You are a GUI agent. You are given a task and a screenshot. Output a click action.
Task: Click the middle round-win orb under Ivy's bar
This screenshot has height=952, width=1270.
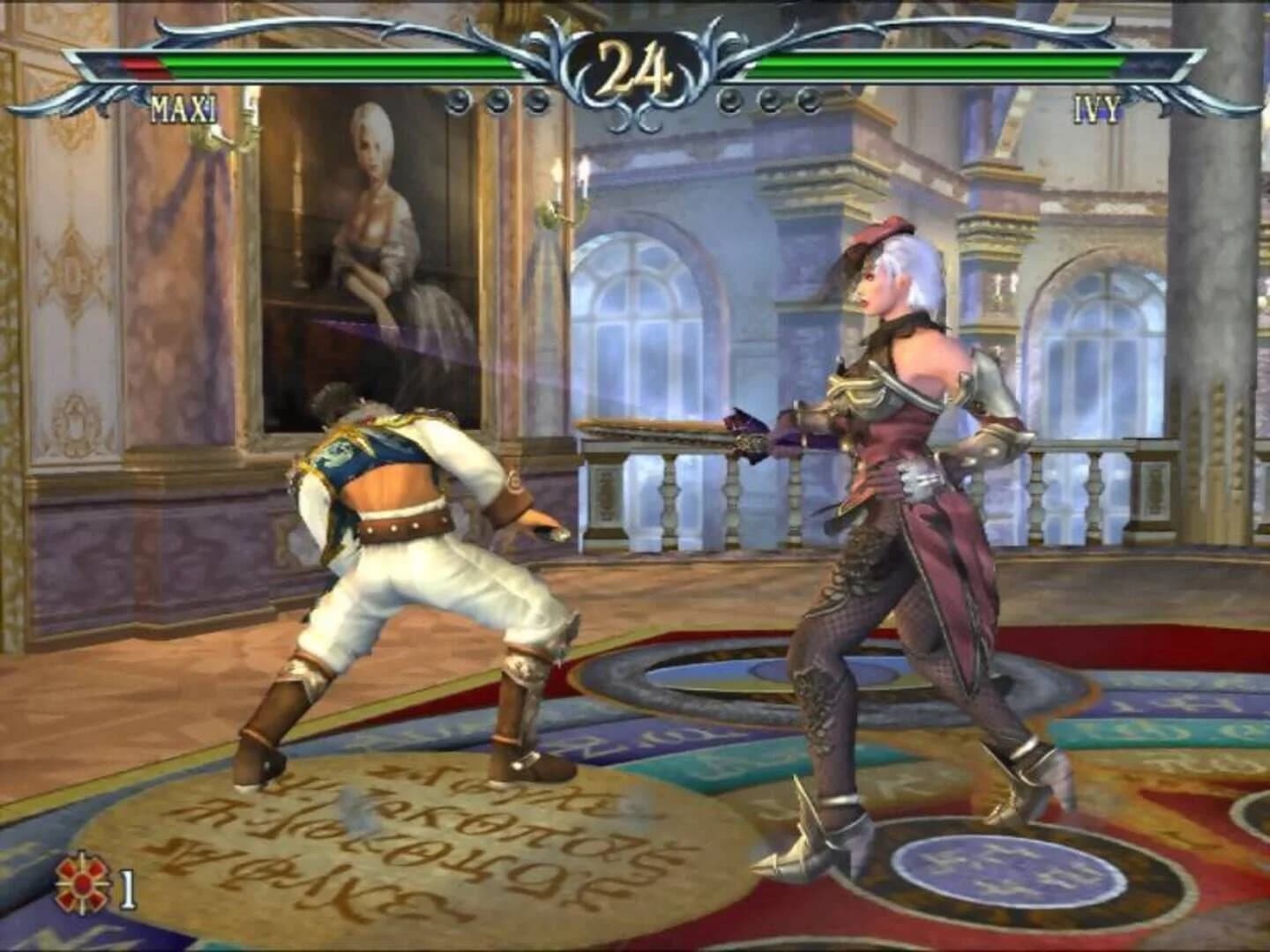click(x=768, y=101)
